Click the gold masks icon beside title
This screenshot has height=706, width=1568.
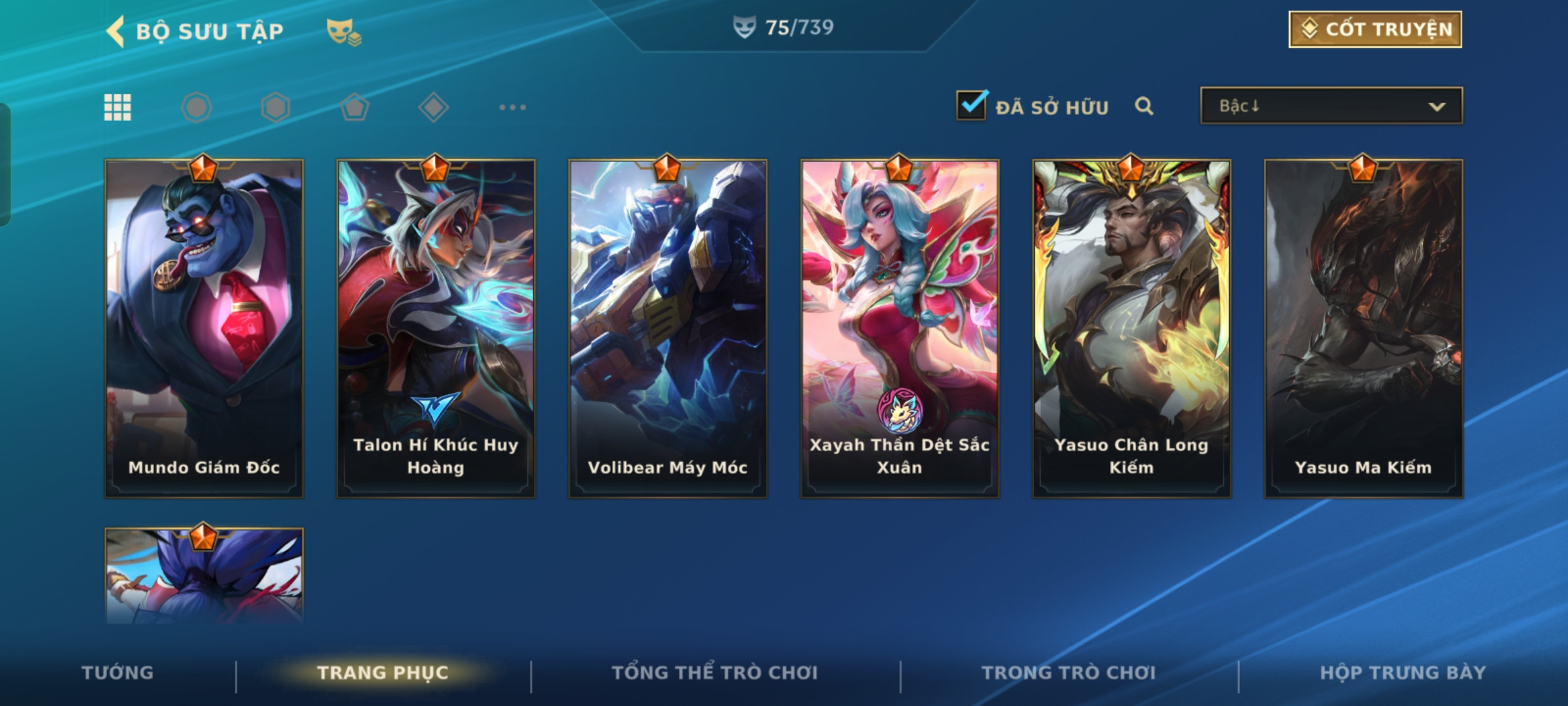(344, 31)
